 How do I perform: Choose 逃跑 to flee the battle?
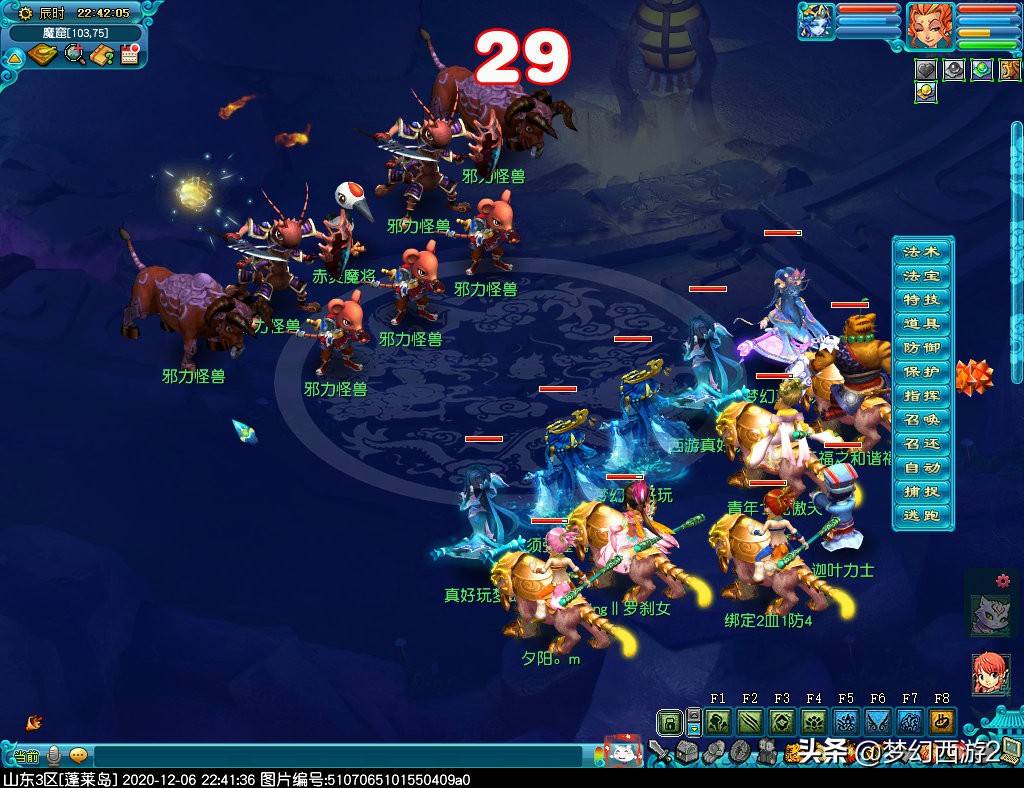(921, 515)
